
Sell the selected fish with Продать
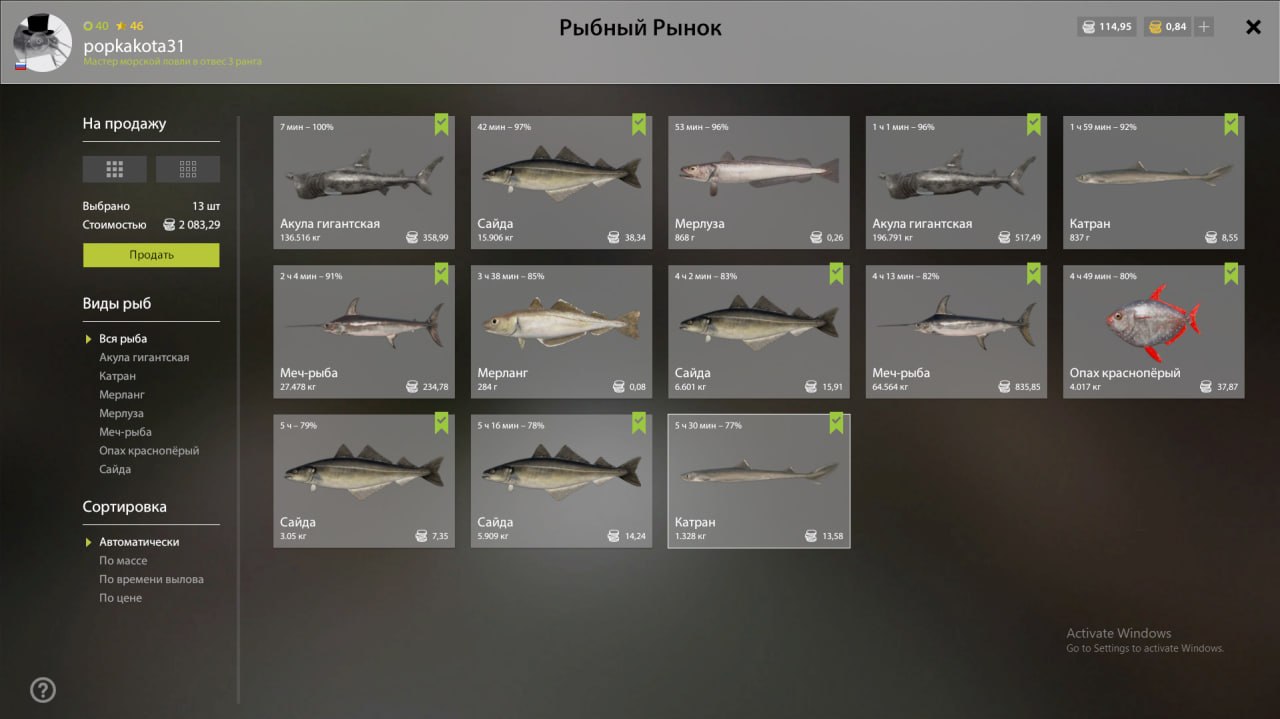pos(151,255)
